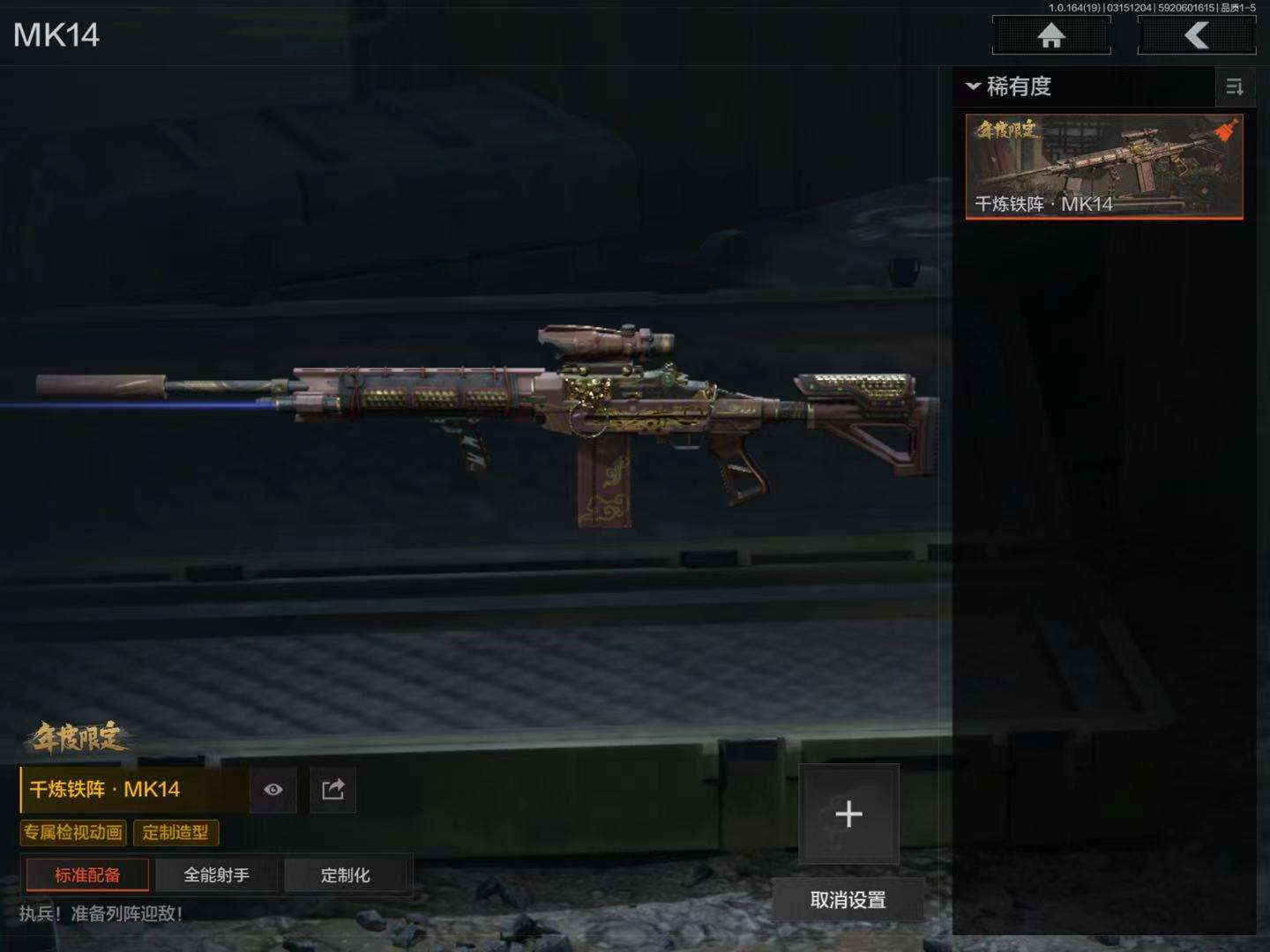Image resolution: width=1270 pixels, height=952 pixels.
Task: Switch to the 标准配备 tab
Action: click(87, 874)
